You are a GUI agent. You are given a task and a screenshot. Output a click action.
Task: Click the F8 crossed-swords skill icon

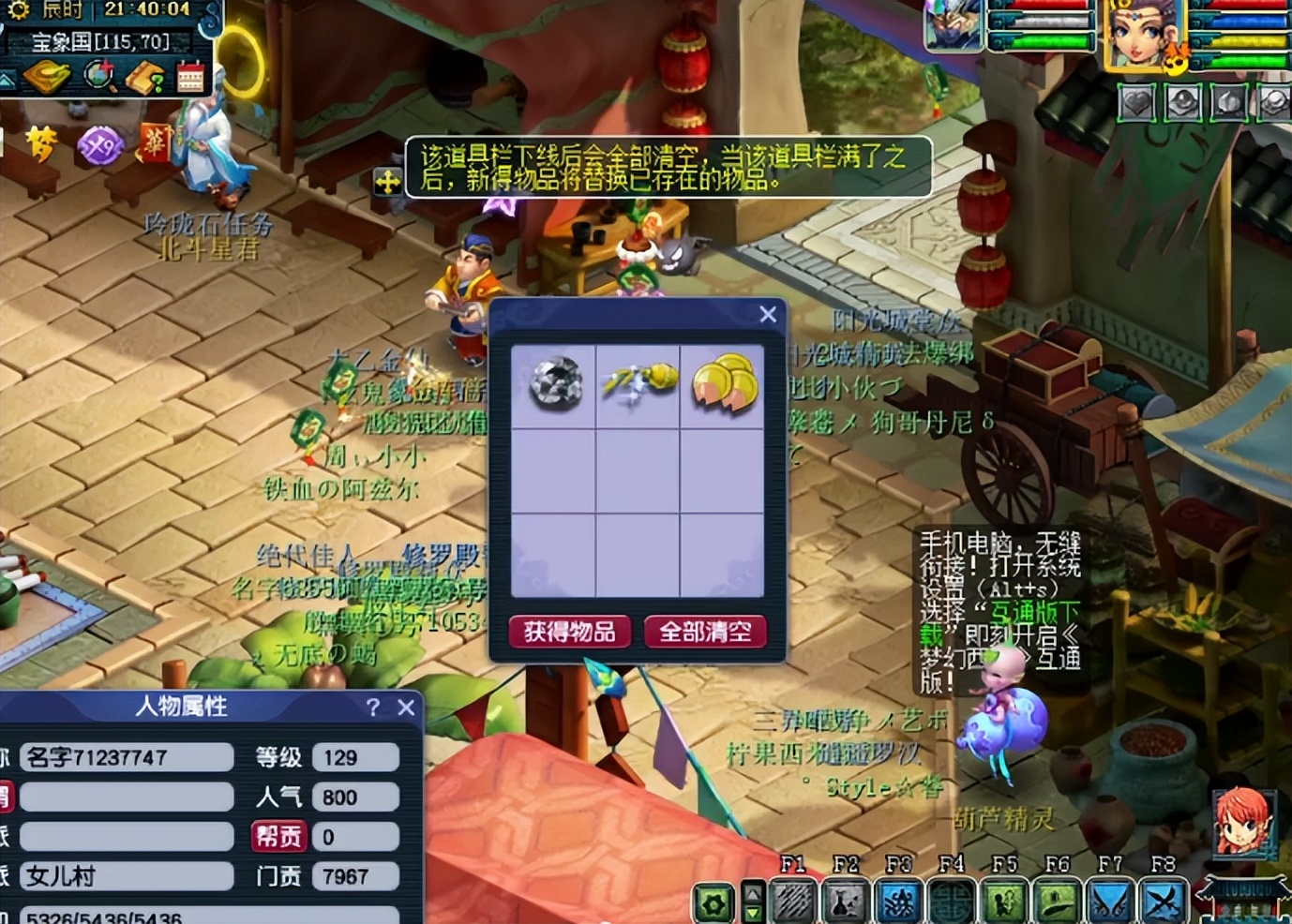pos(1163,902)
